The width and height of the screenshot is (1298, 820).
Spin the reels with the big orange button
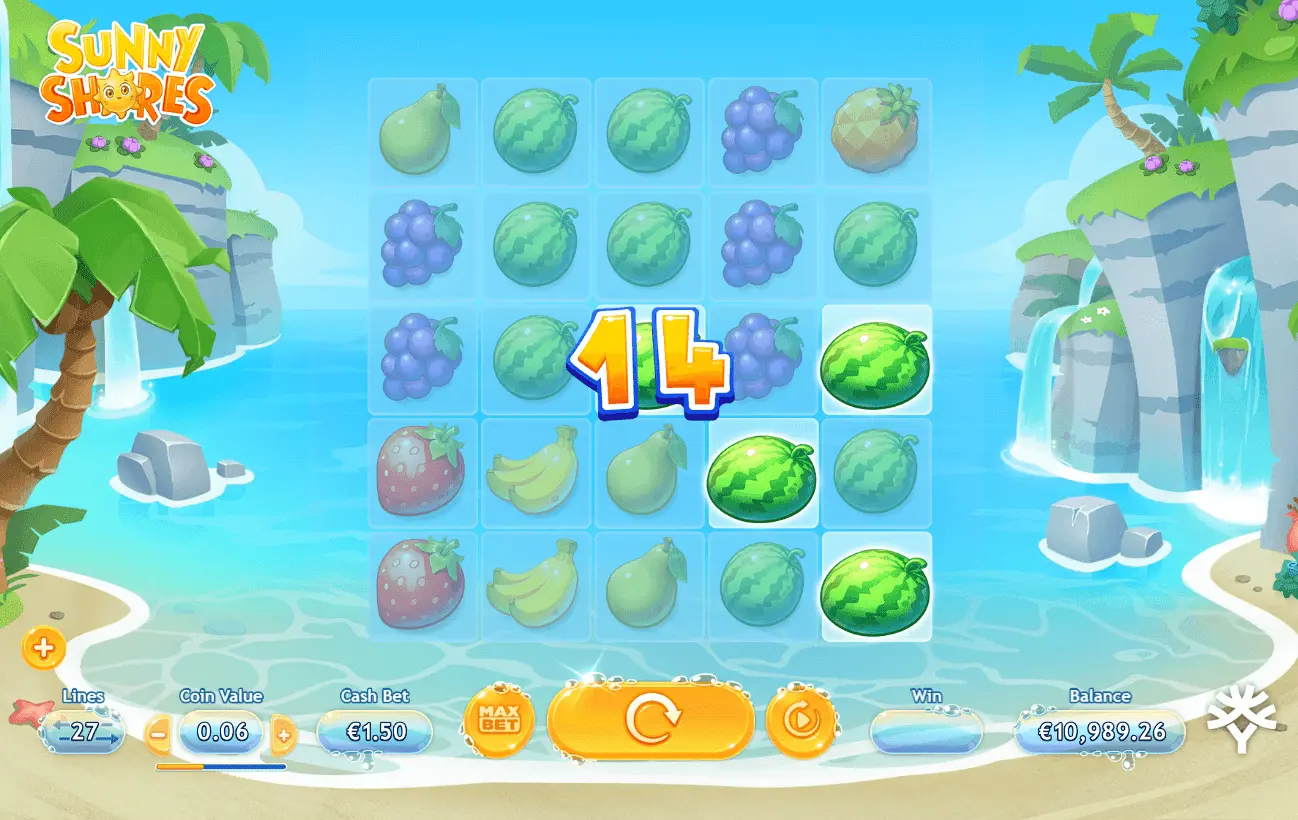pos(651,720)
